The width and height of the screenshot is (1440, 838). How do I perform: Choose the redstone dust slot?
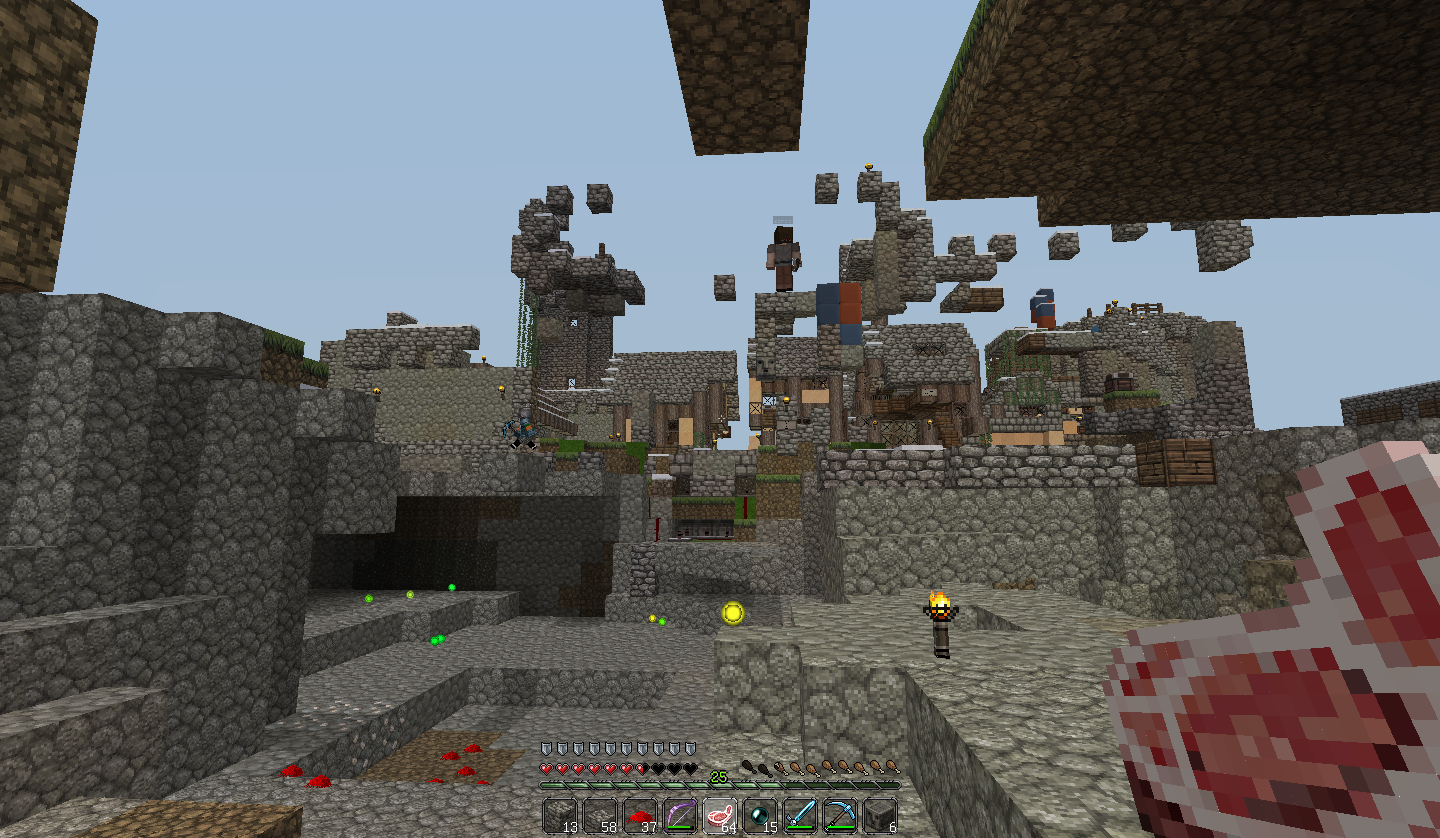click(x=641, y=816)
